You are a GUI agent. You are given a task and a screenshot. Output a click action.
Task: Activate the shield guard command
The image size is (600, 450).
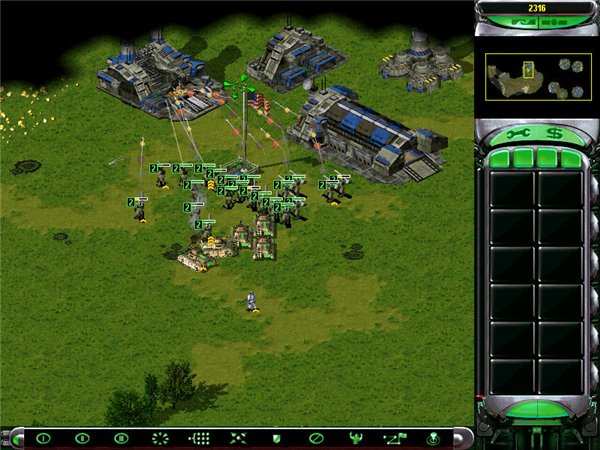pyautogui.click(x=277, y=438)
